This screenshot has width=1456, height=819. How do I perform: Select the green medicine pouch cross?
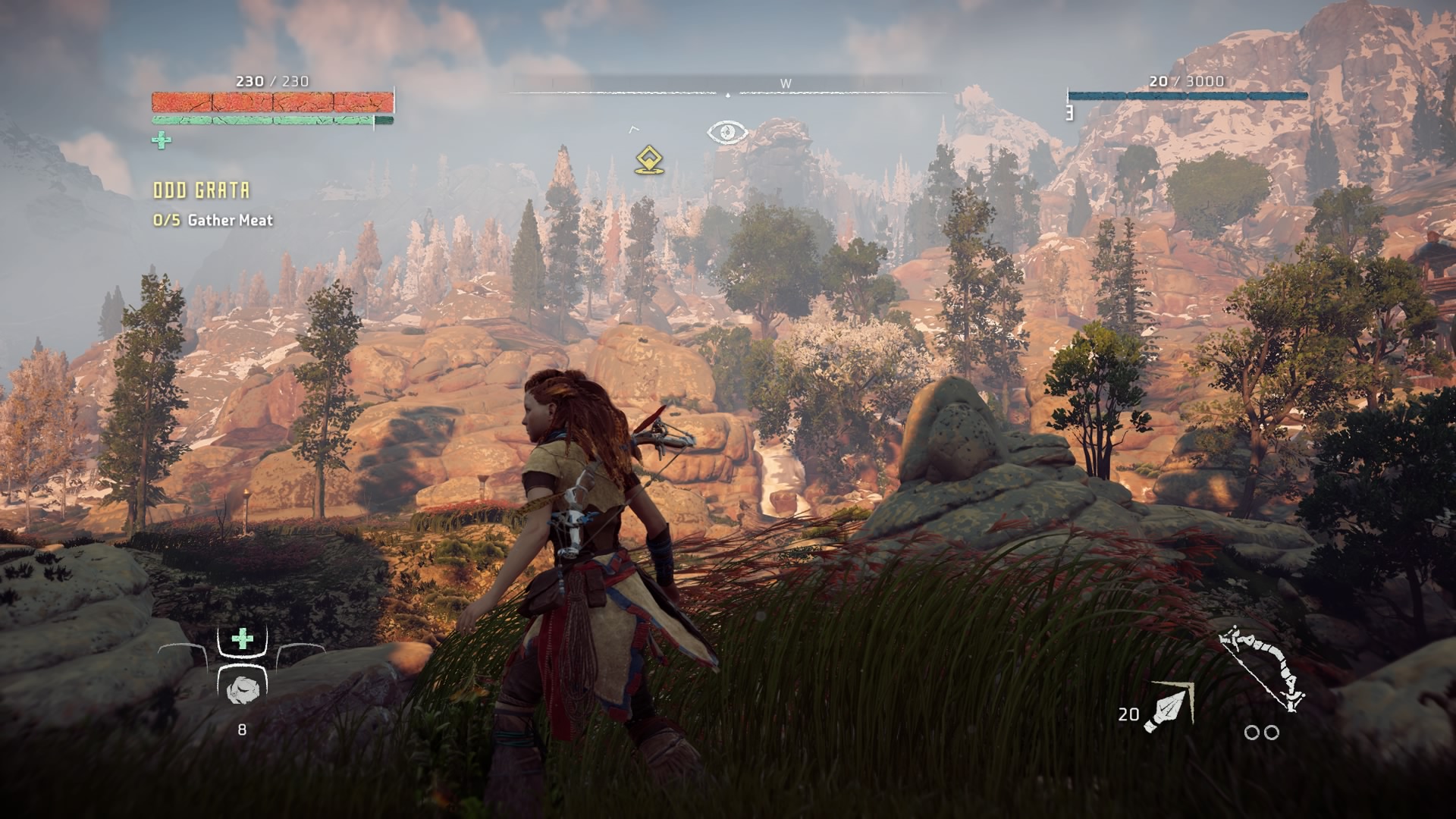(x=161, y=140)
